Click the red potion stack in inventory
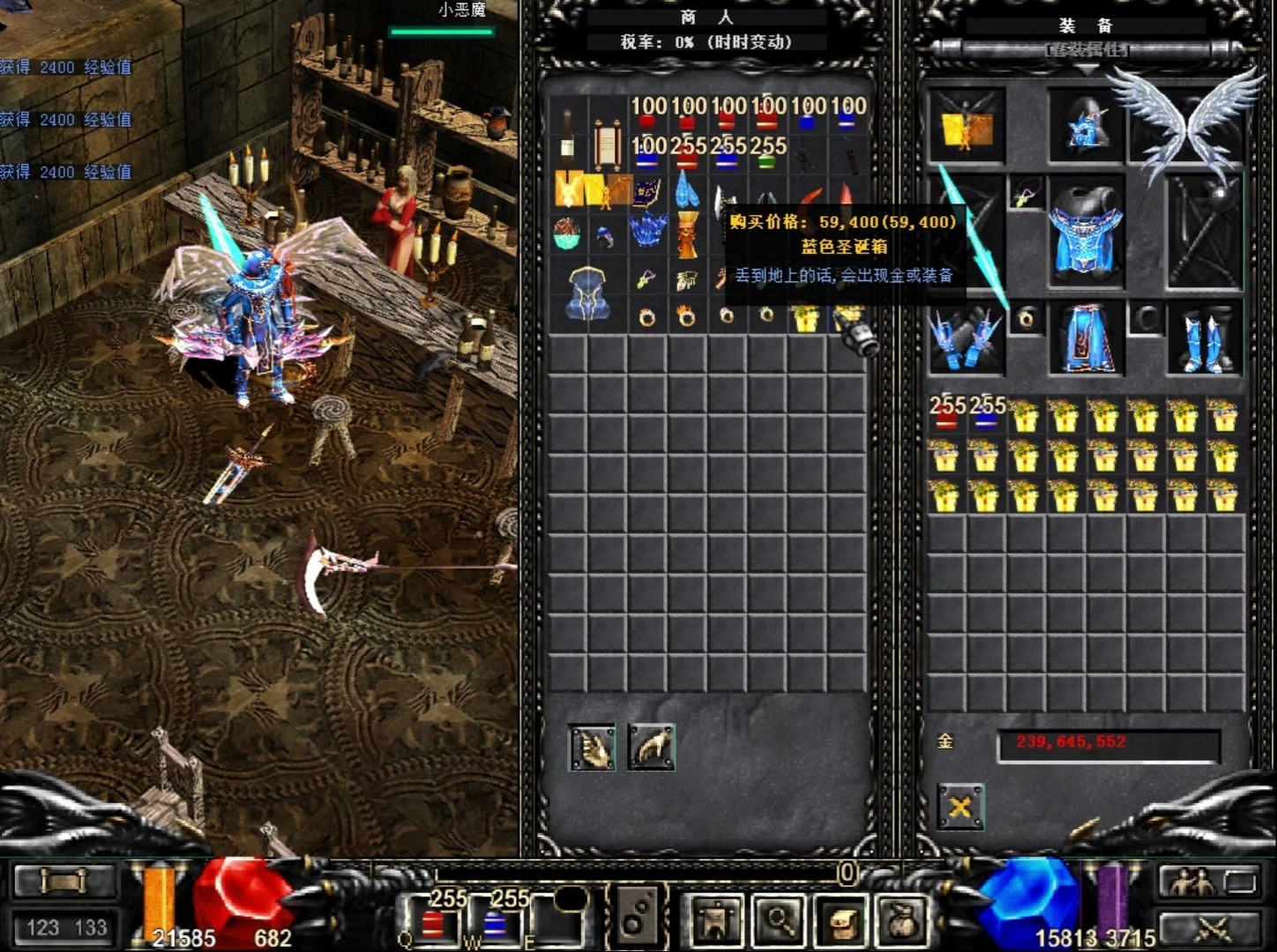Screen dimensions: 1277x952 [946, 416]
